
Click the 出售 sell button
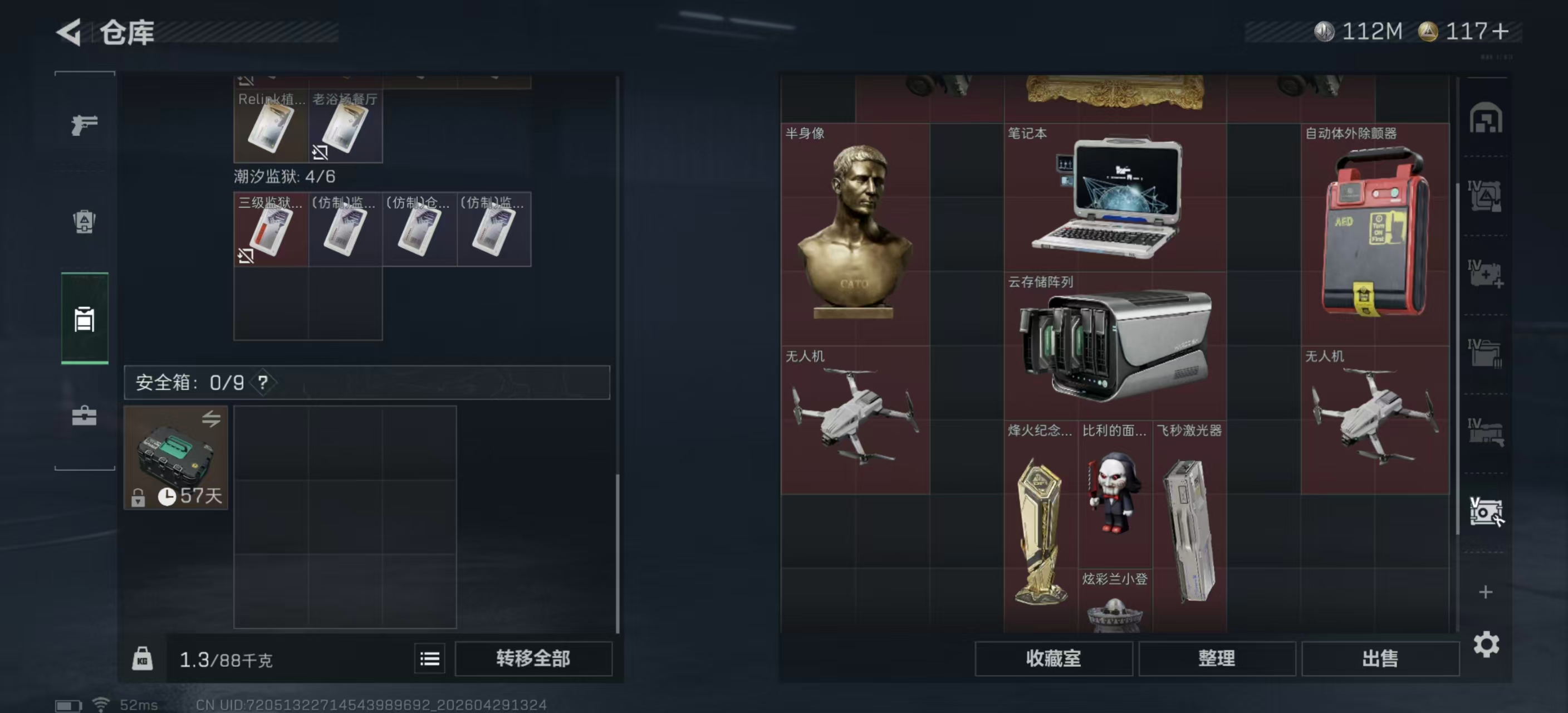point(1380,658)
